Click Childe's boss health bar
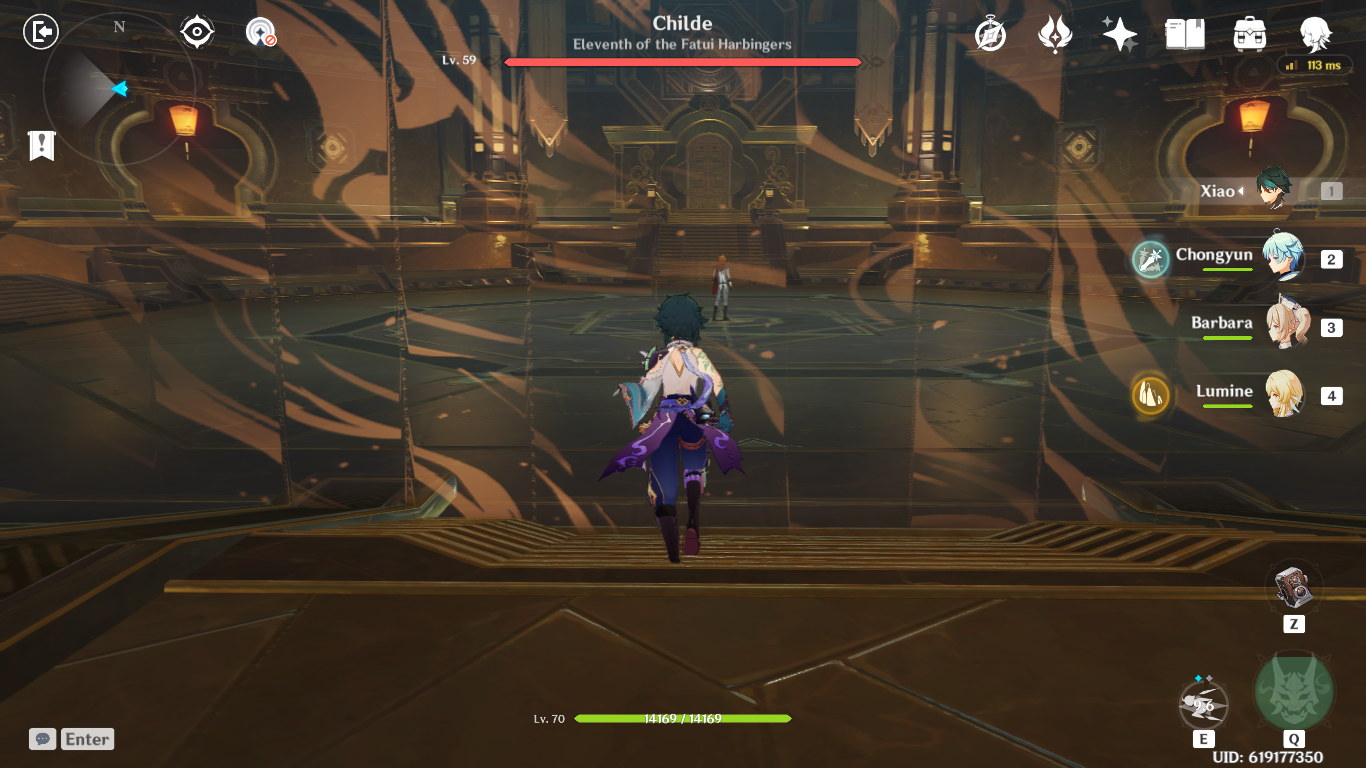 [683, 62]
